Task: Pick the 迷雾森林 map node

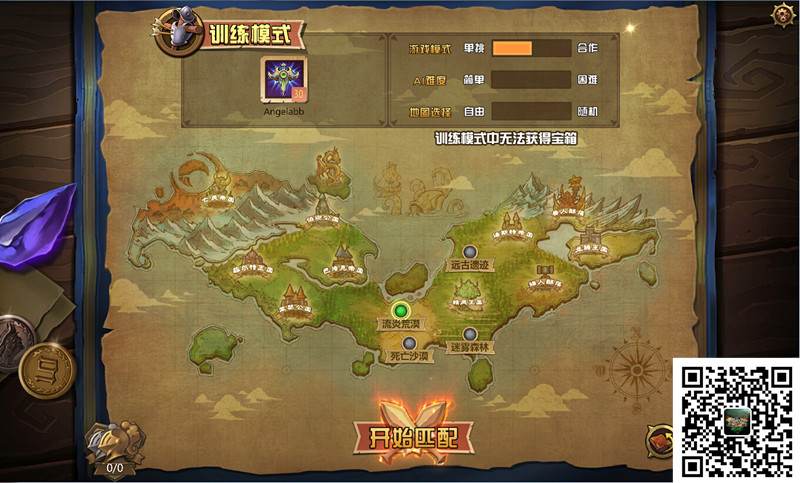Action: coord(470,335)
